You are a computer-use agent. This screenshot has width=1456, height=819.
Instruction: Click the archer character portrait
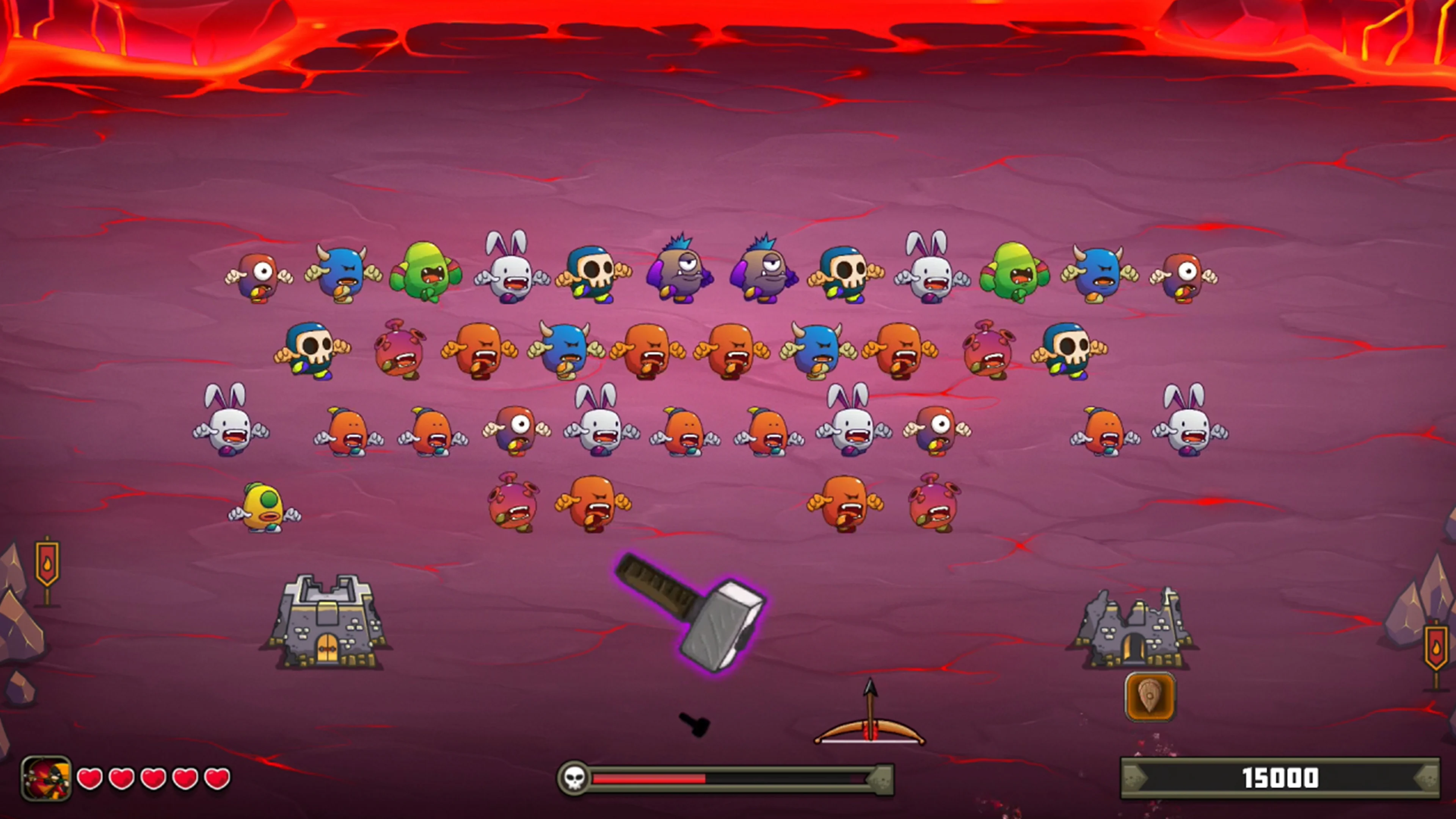(46, 778)
